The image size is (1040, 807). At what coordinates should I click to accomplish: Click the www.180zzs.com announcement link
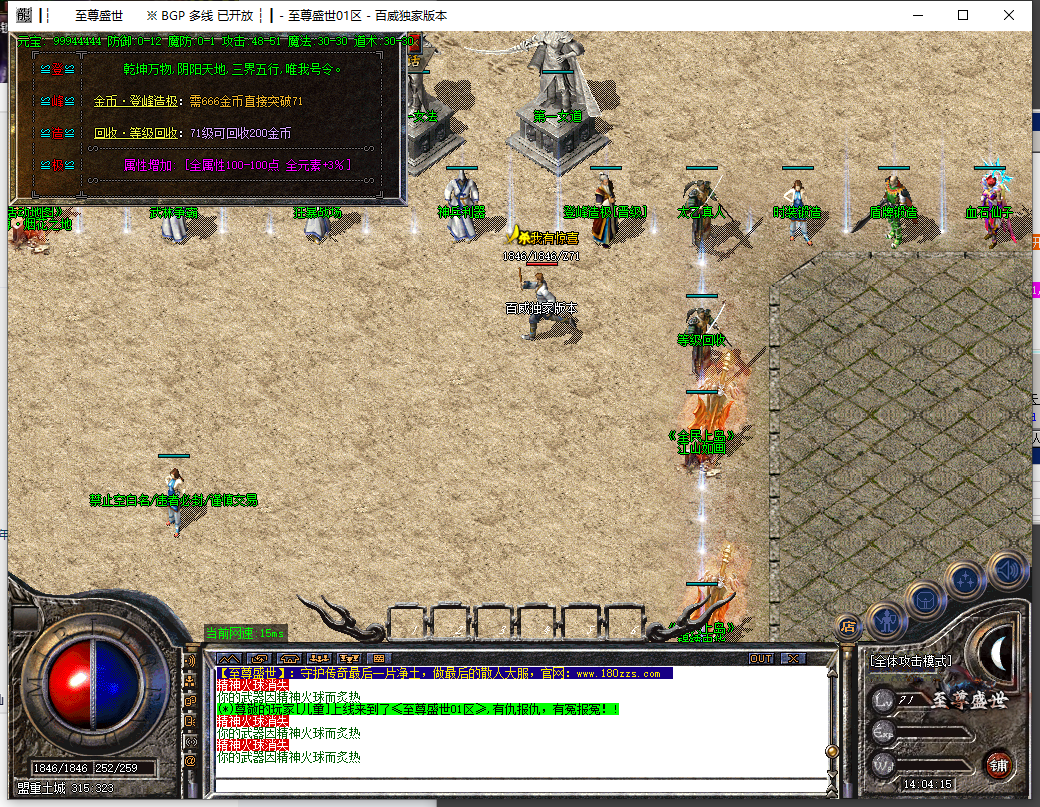click(x=618, y=674)
